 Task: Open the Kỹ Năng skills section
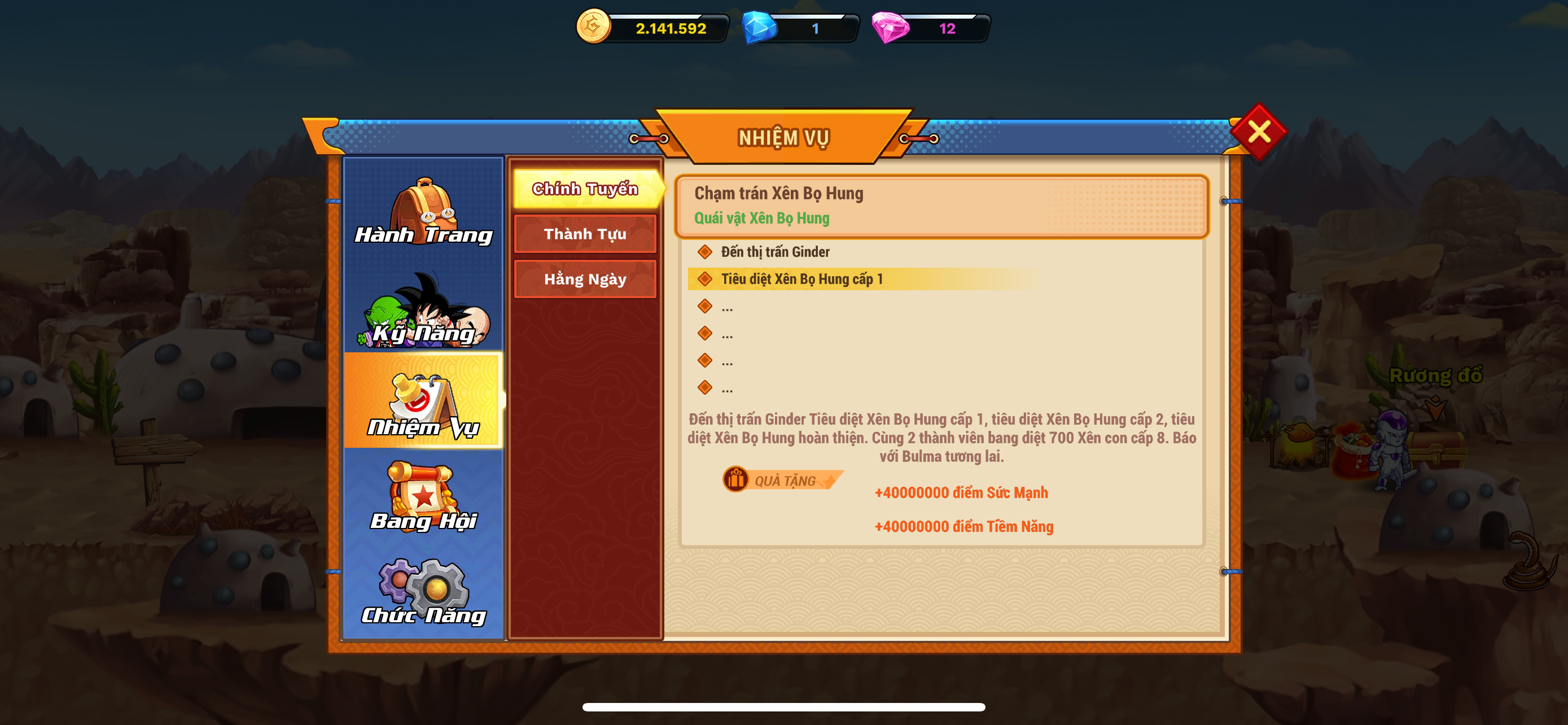[424, 311]
